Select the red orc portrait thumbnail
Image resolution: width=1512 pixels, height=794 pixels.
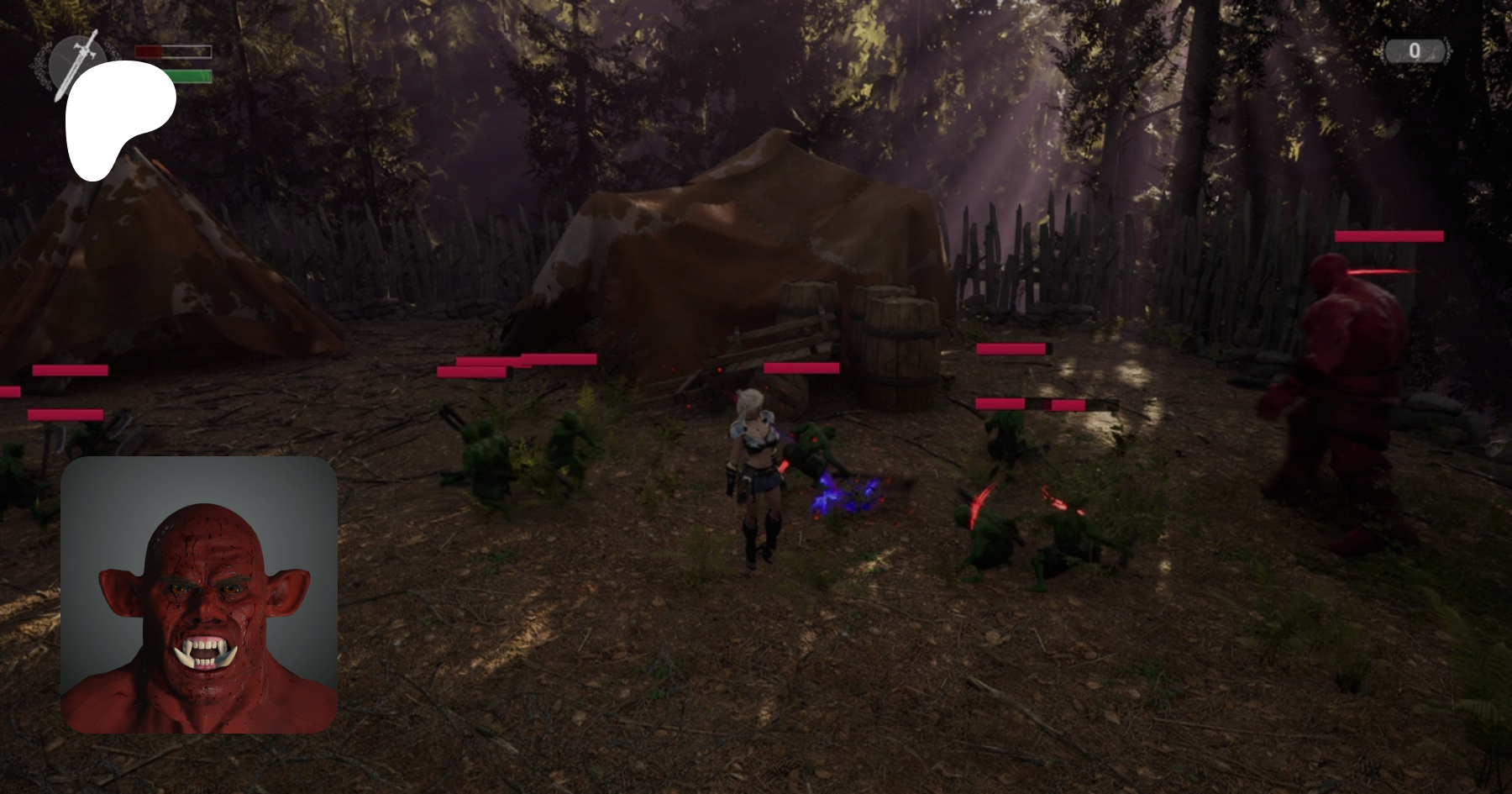coord(199,595)
